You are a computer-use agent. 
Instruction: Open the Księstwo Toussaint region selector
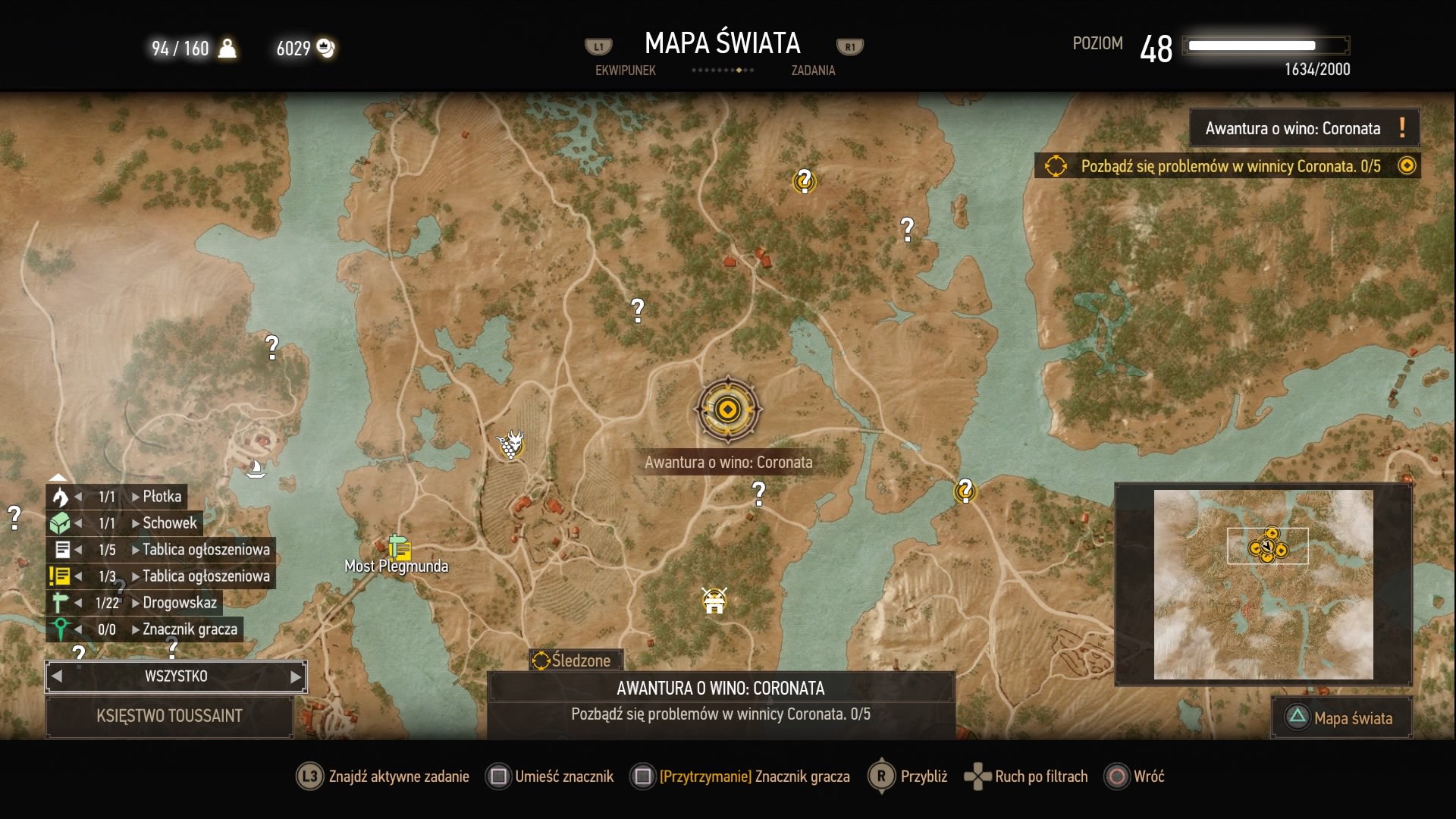pos(169,716)
